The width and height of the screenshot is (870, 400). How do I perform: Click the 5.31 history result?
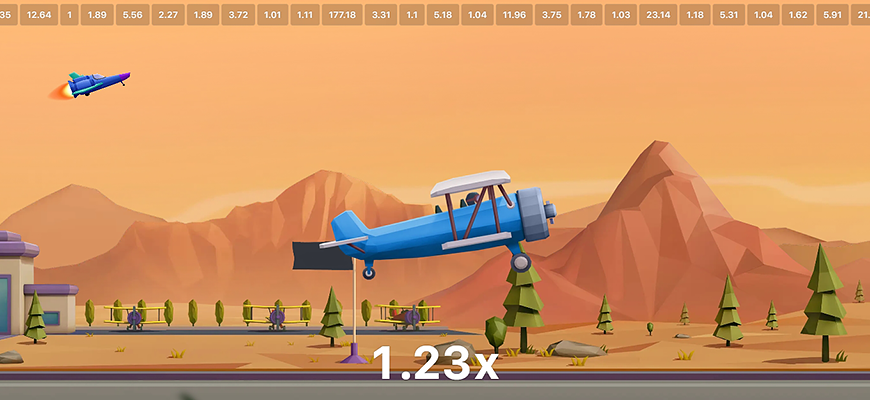(x=729, y=16)
